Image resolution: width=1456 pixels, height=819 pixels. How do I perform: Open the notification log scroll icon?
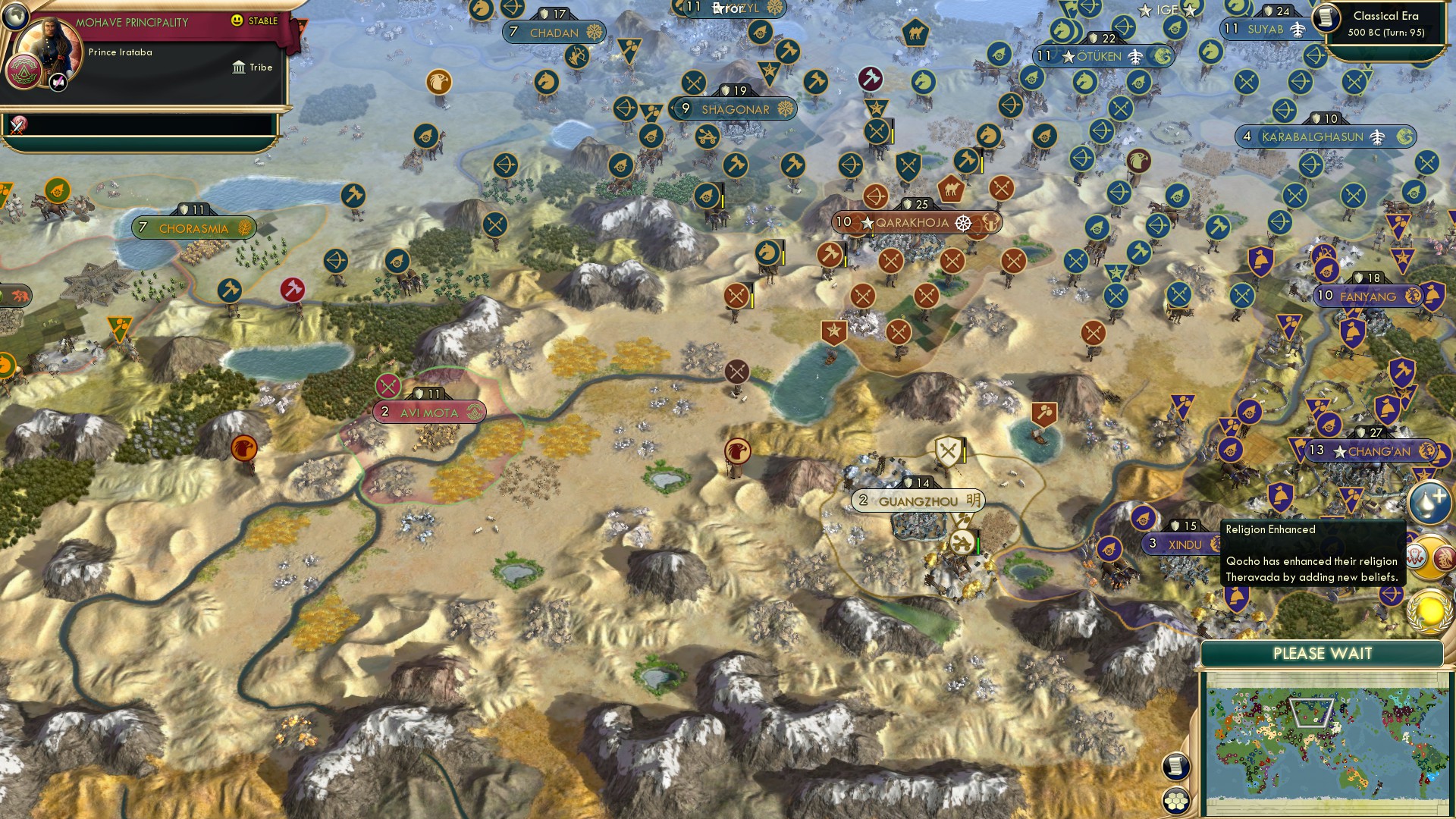1177,767
